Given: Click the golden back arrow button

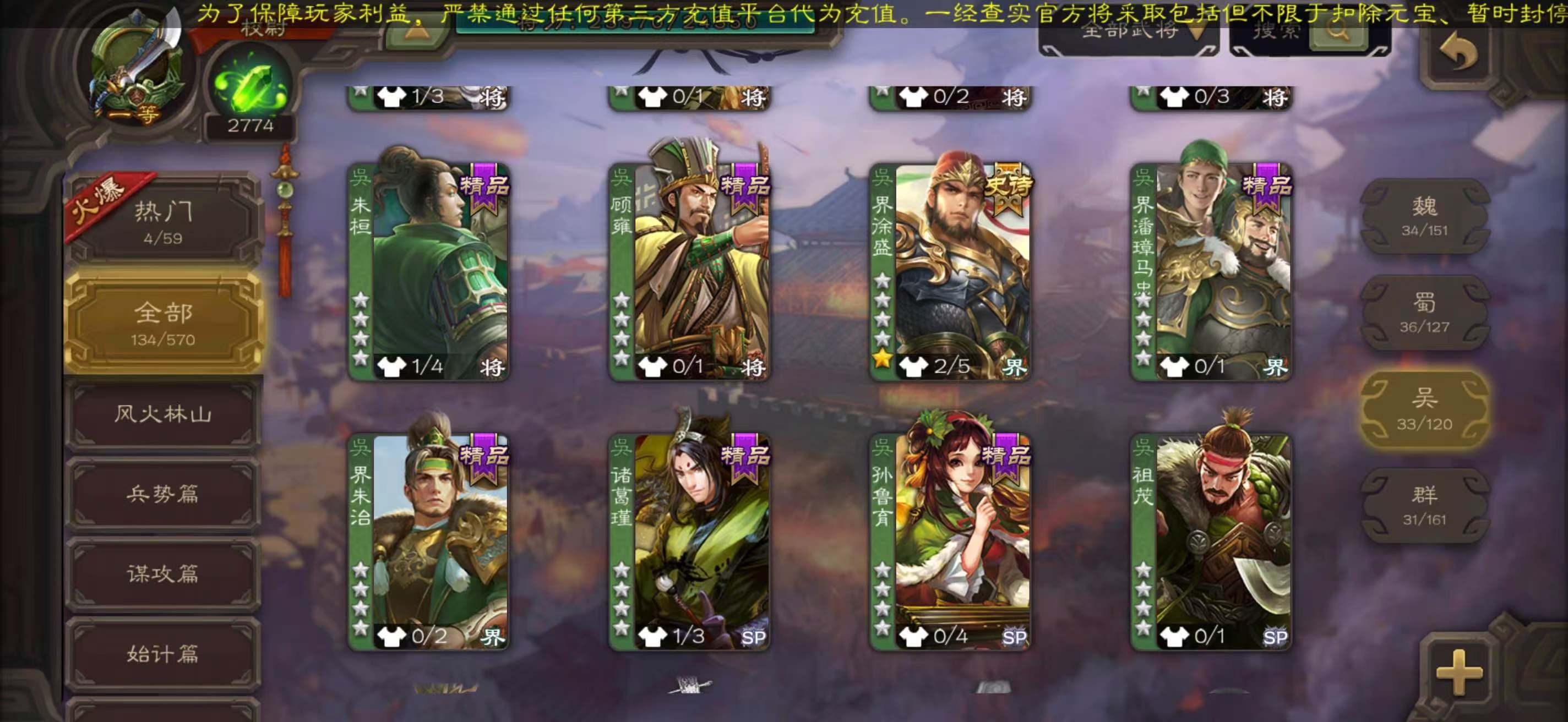Looking at the screenshot, I should coord(1459,53).
